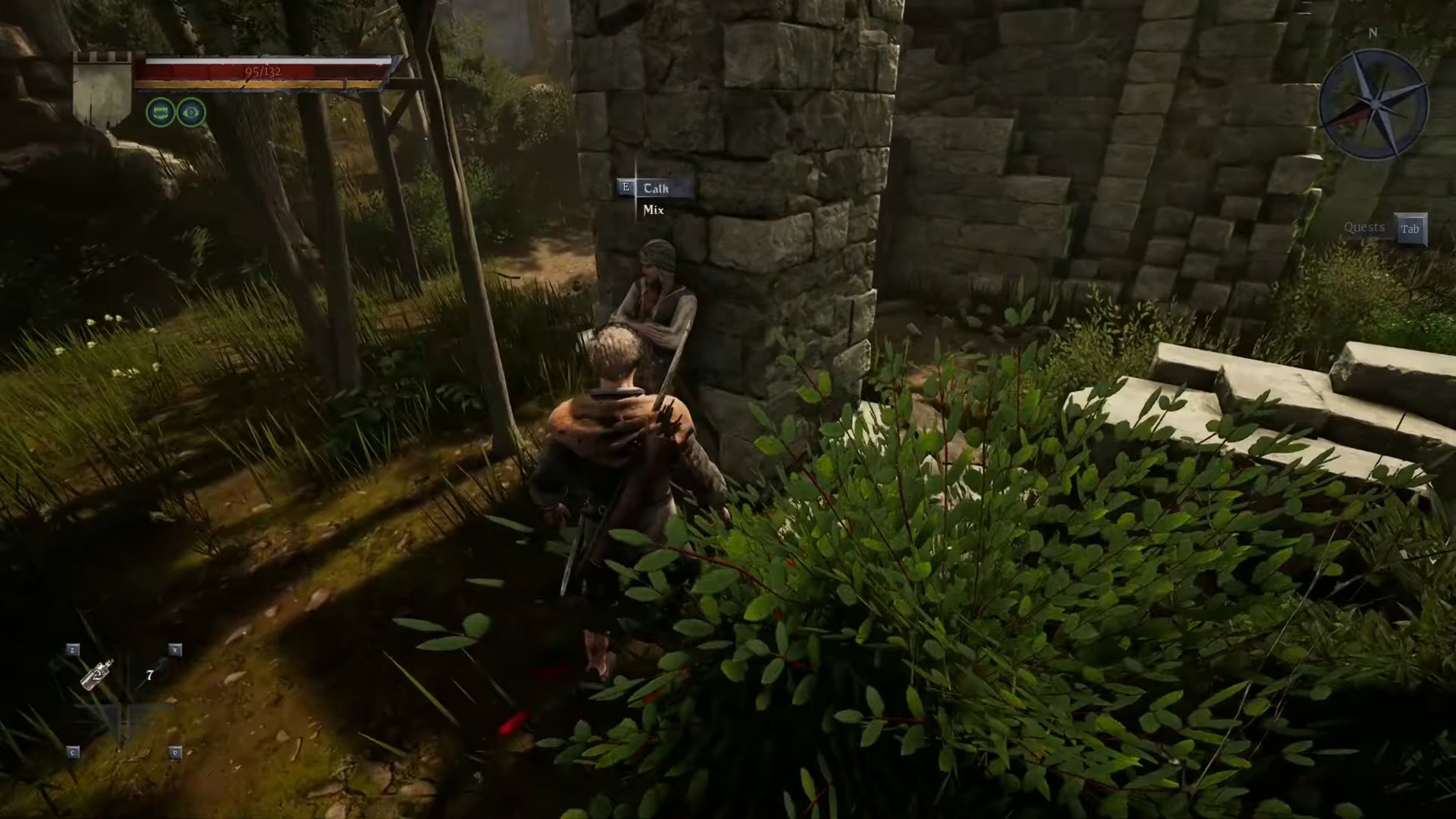Click the green fanged jaws status icon
This screenshot has height=819, width=1456.
point(160,112)
